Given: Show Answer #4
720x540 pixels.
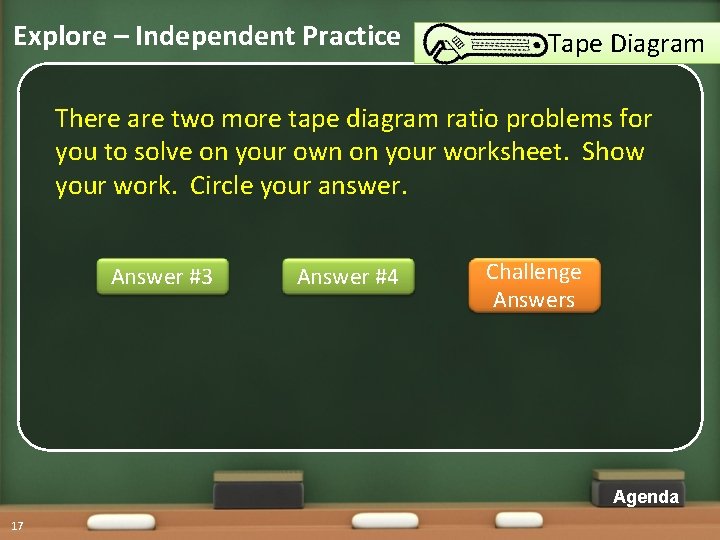Looking at the screenshot, I should coord(348,277).
